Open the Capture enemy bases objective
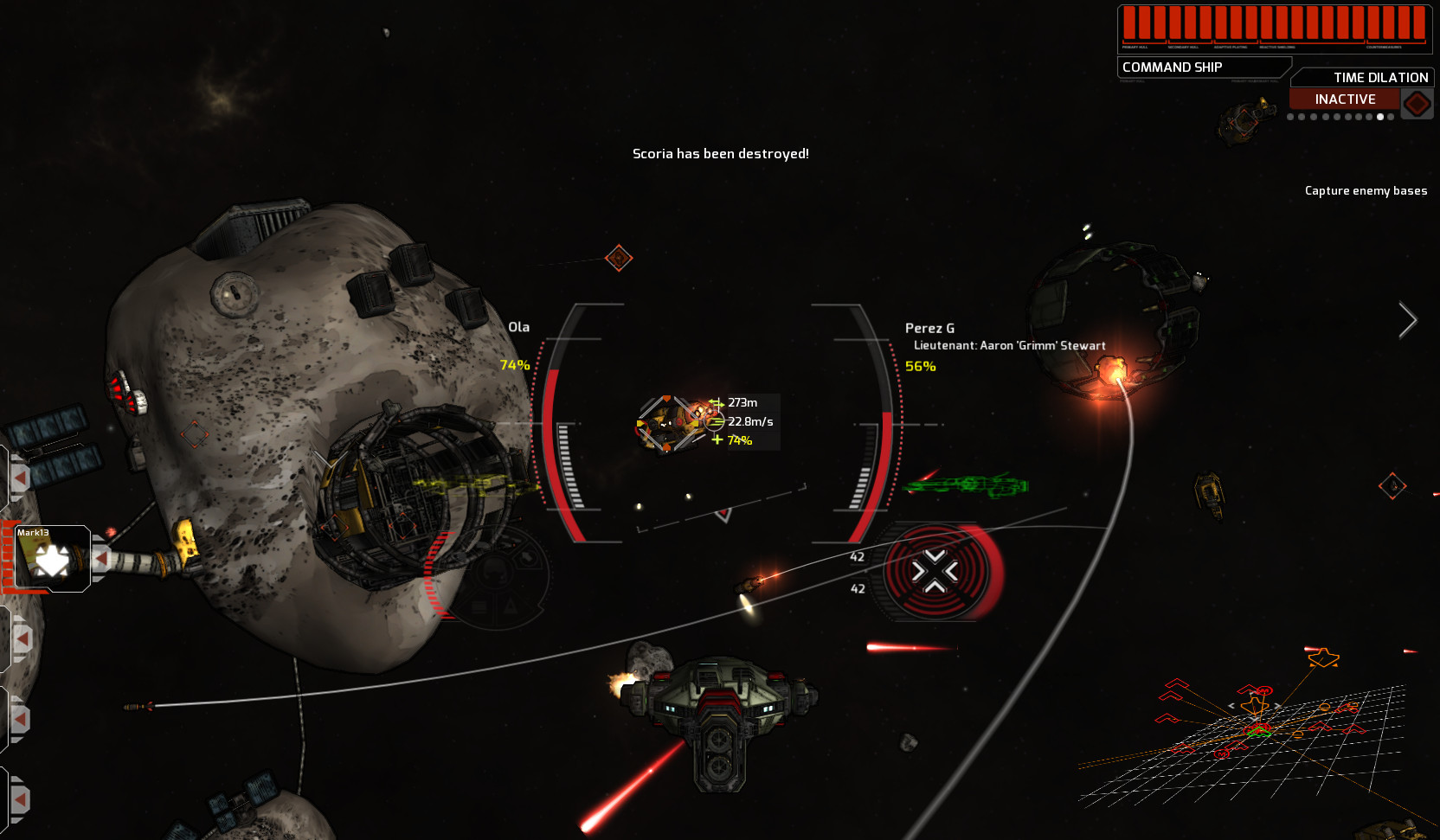1440x840 pixels. tap(1366, 190)
